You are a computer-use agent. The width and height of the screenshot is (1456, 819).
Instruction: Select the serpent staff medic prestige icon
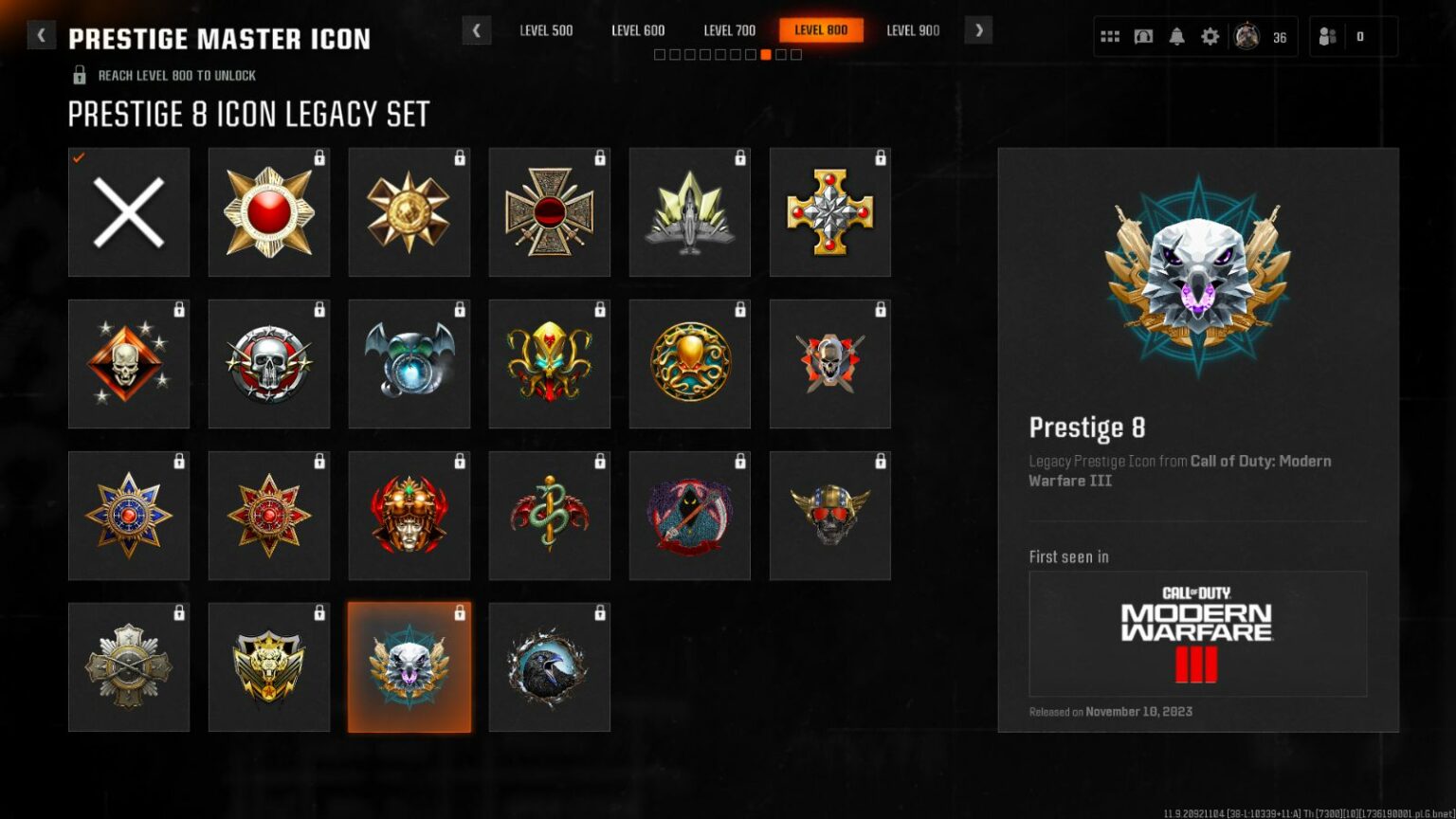point(550,515)
